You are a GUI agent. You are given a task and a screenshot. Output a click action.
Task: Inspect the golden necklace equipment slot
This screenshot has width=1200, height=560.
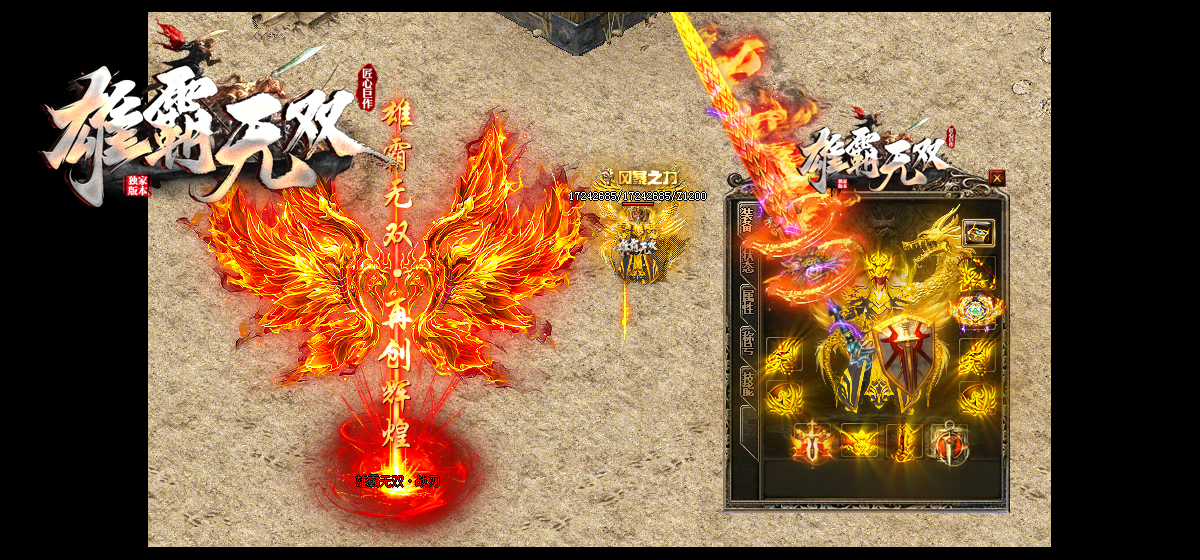(x=977, y=272)
